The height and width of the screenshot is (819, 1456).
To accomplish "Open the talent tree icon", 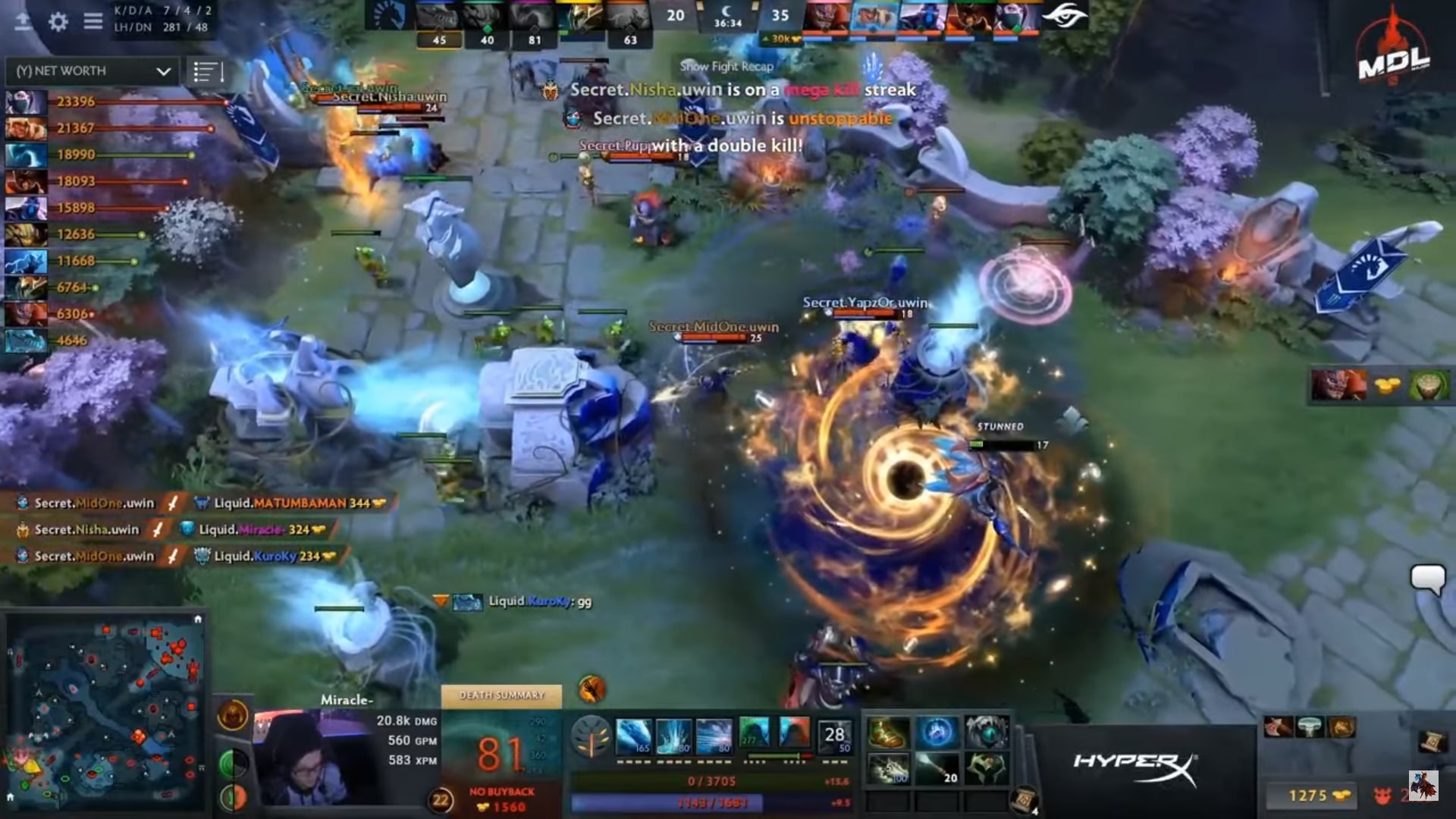I will 591,737.
